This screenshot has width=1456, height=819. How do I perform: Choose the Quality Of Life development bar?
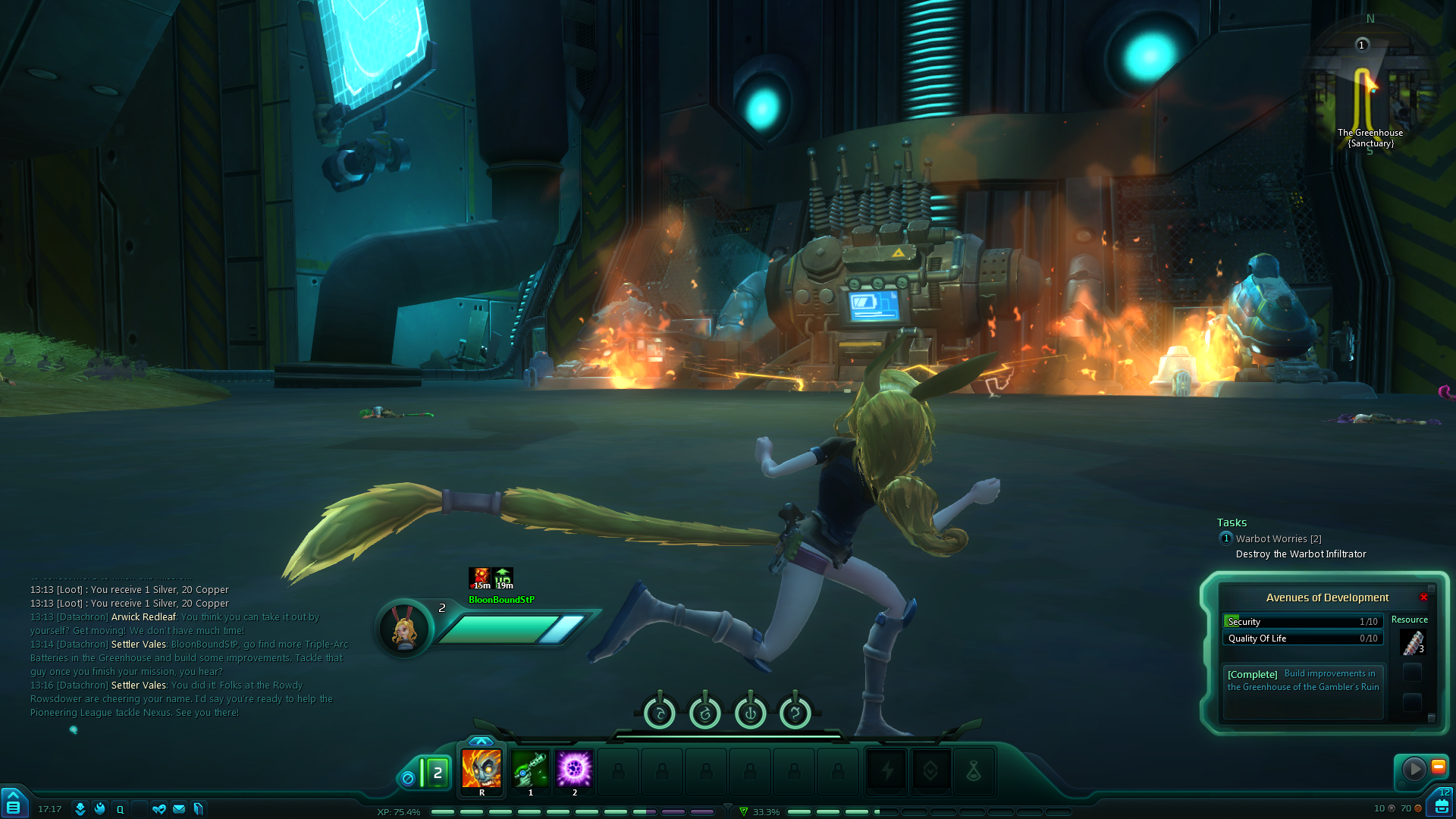[x=1303, y=639]
